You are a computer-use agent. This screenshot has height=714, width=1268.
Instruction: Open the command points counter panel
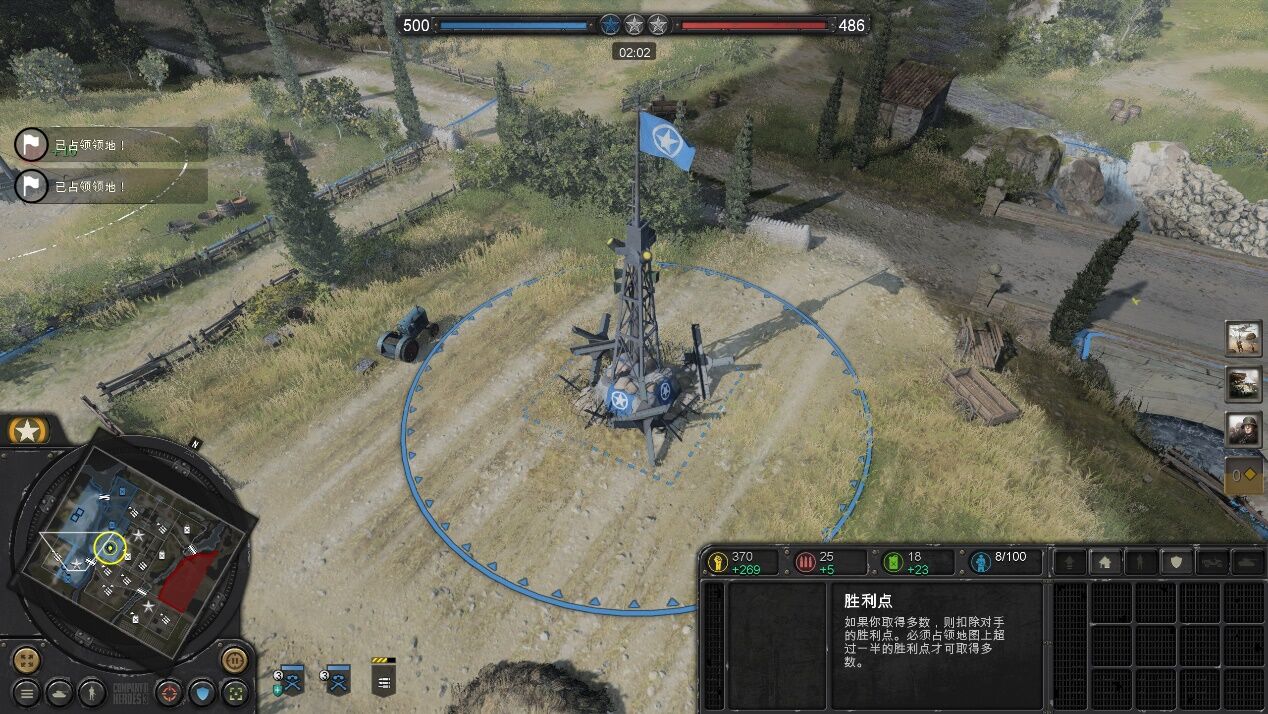(1244, 476)
